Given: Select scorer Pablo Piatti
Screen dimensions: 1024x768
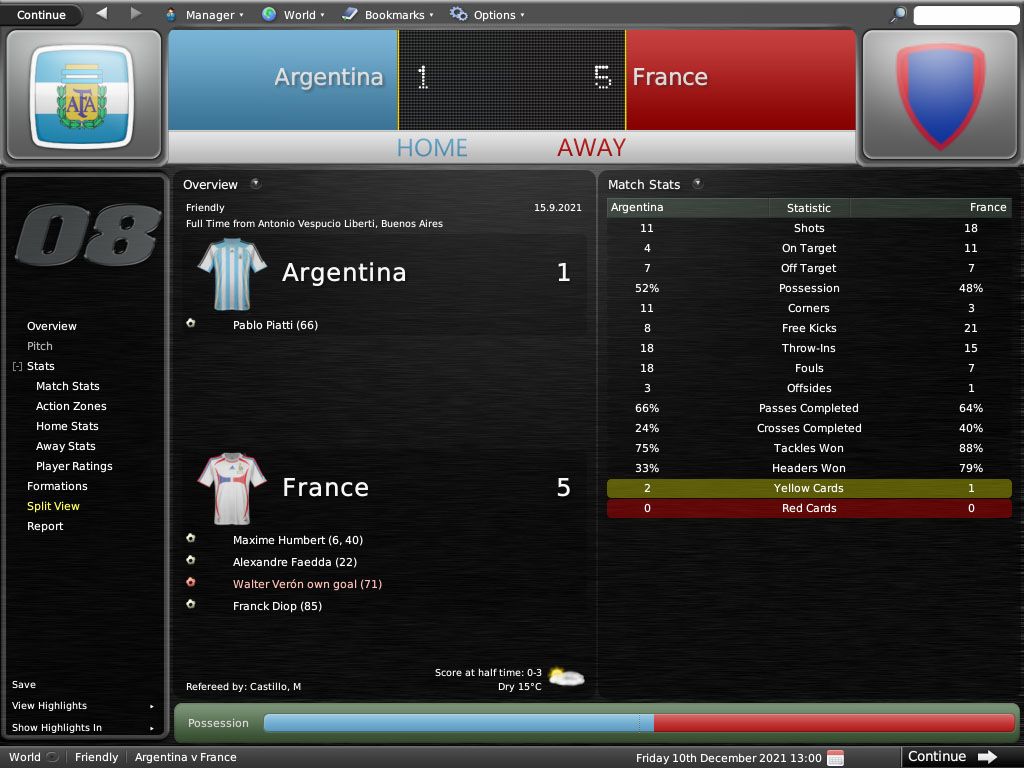Looking at the screenshot, I should pos(275,325).
